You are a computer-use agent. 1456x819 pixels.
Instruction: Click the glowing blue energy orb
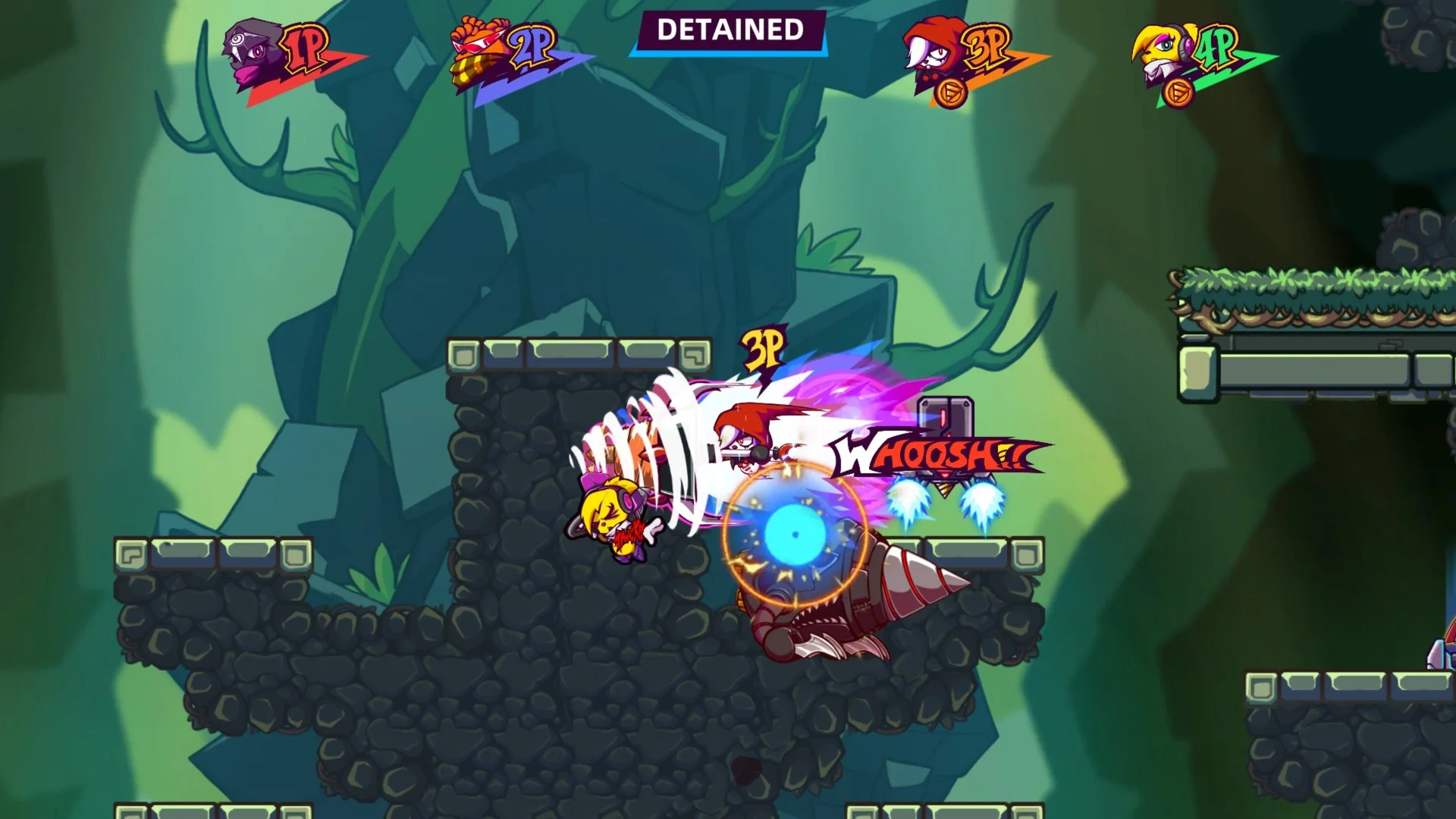click(796, 535)
